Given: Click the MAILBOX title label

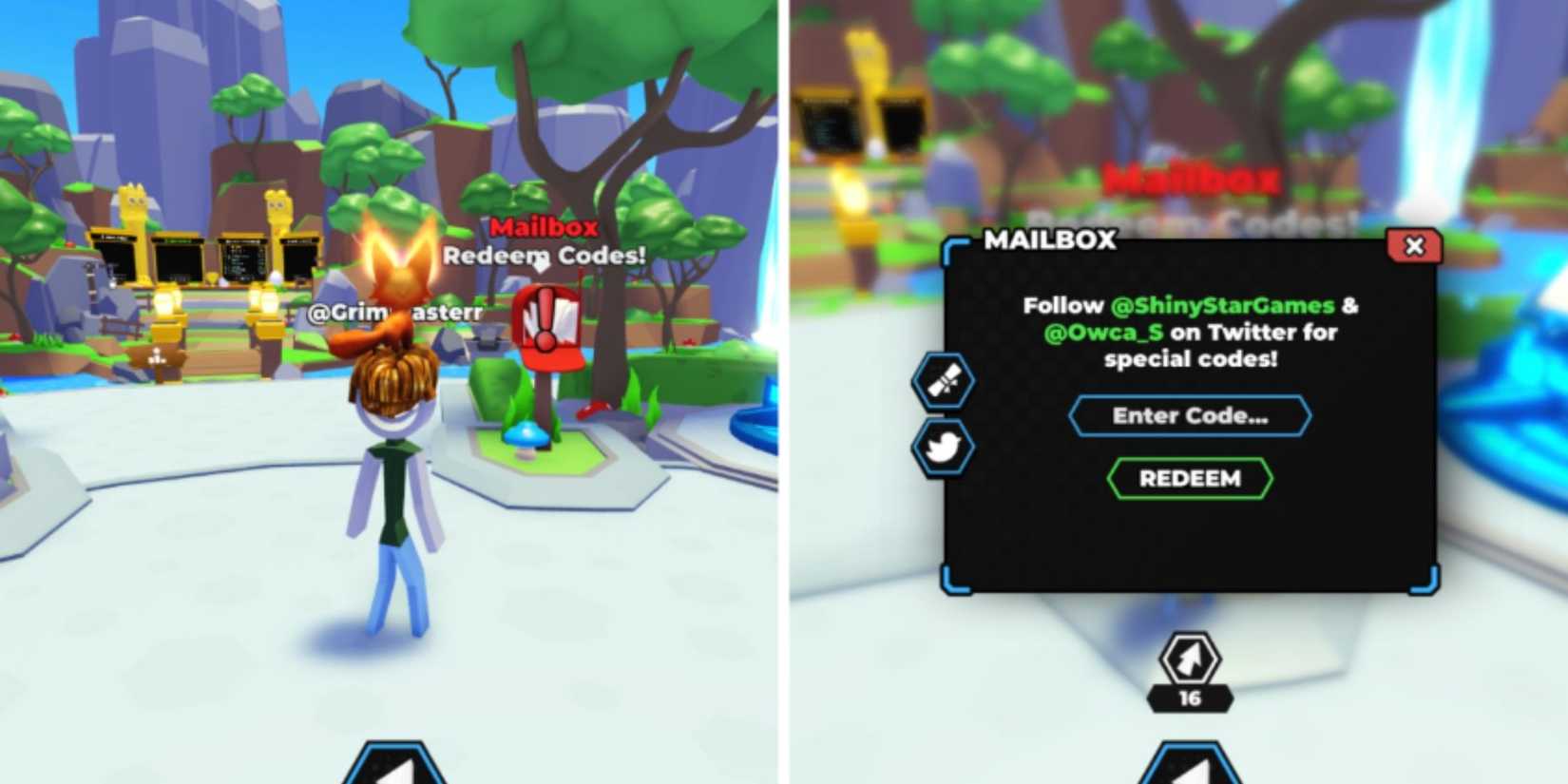Looking at the screenshot, I should pos(1048,240).
